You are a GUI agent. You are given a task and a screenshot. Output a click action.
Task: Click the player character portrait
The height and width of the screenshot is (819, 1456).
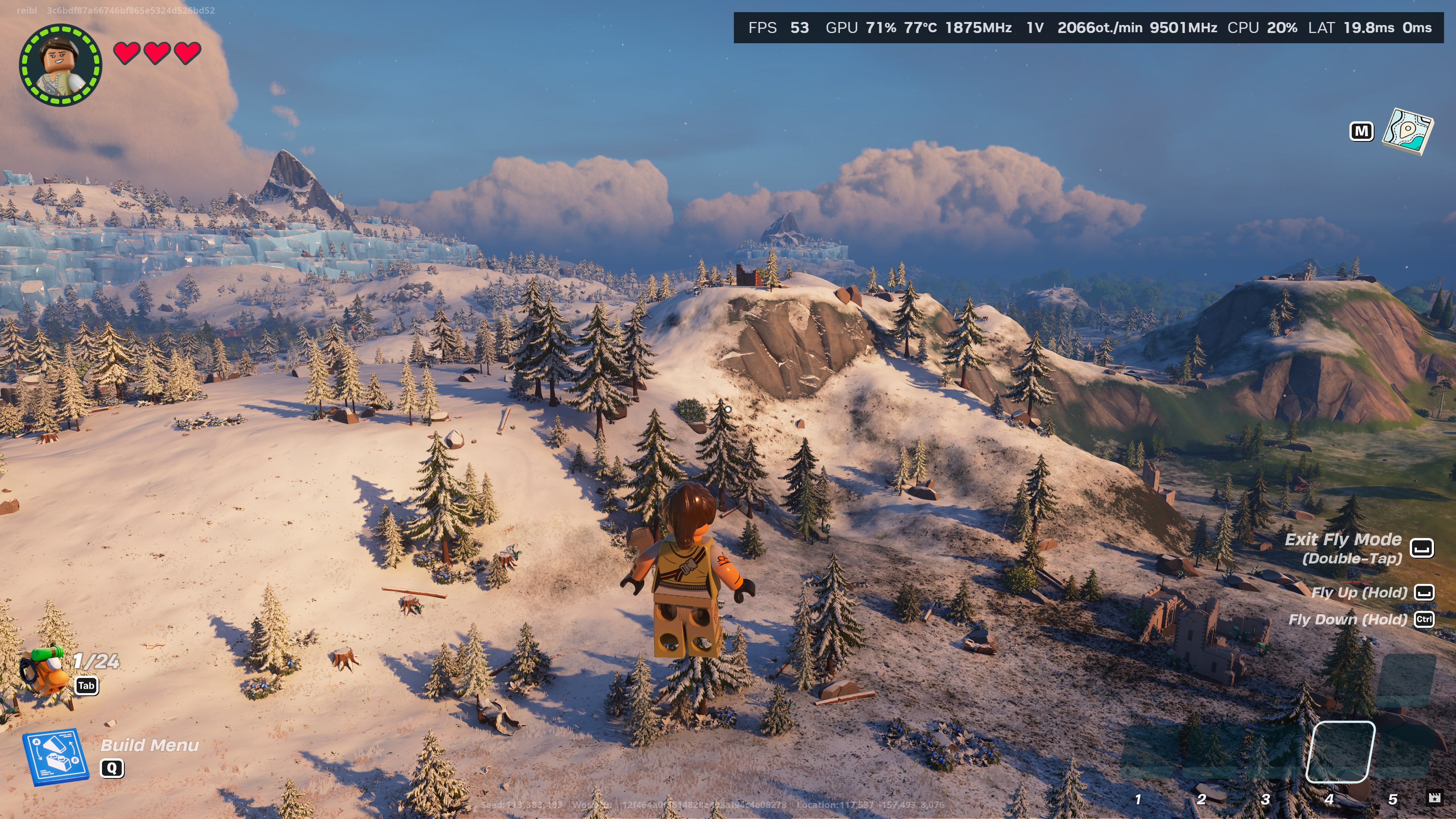pyautogui.click(x=61, y=64)
